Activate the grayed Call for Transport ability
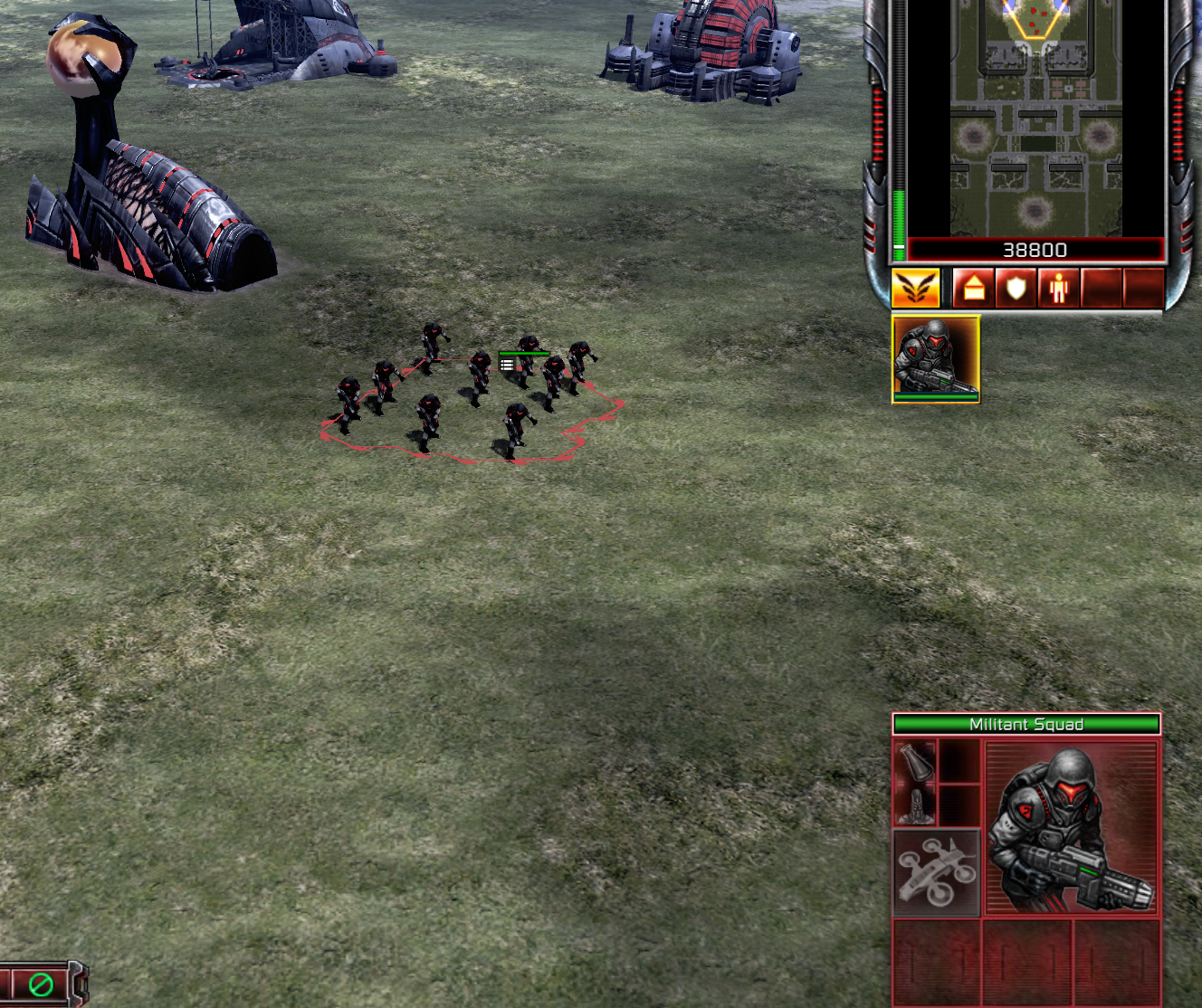1202x1008 pixels. [x=937, y=872]
